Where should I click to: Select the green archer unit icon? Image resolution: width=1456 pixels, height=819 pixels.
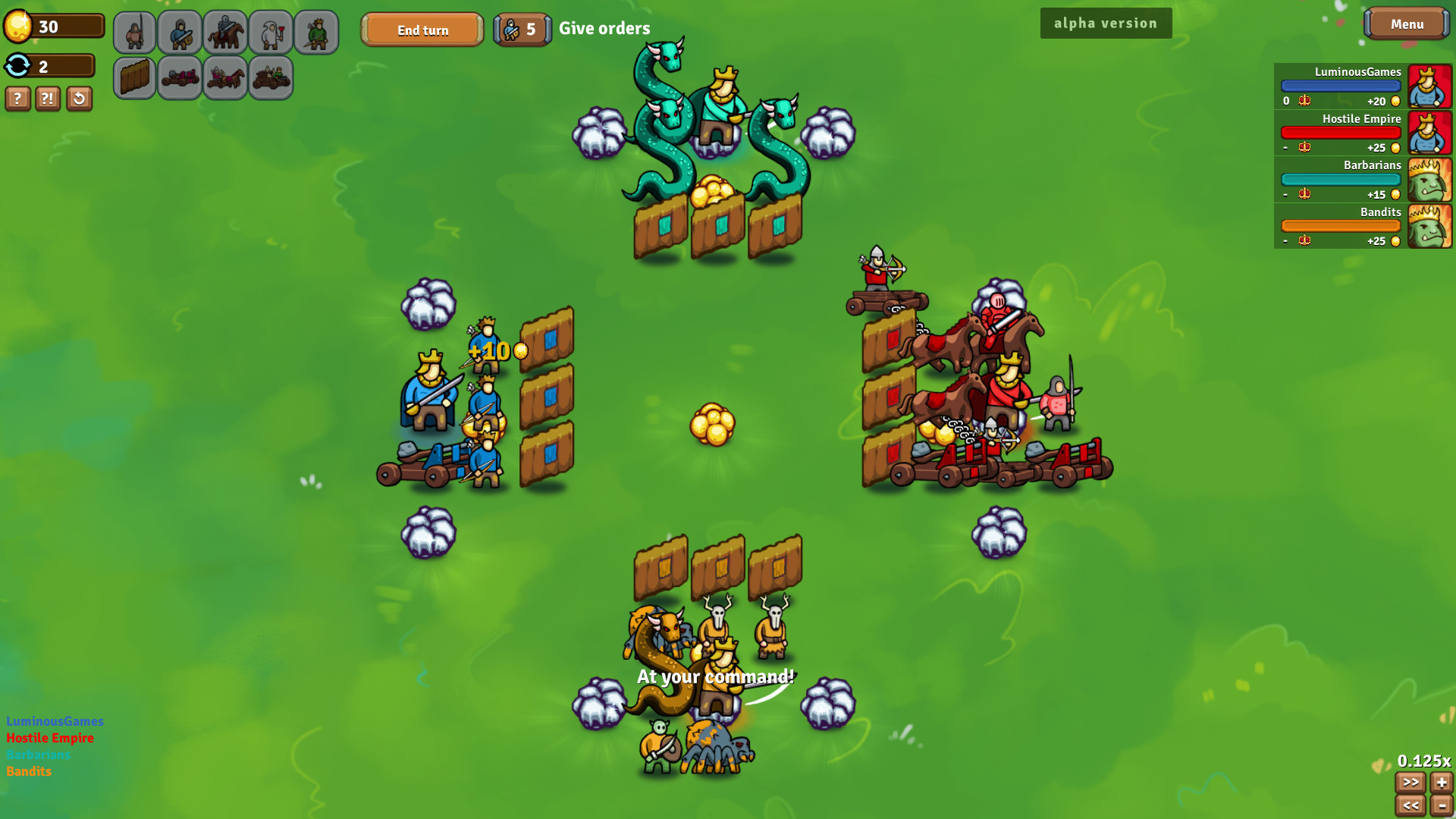click(316, 32)
